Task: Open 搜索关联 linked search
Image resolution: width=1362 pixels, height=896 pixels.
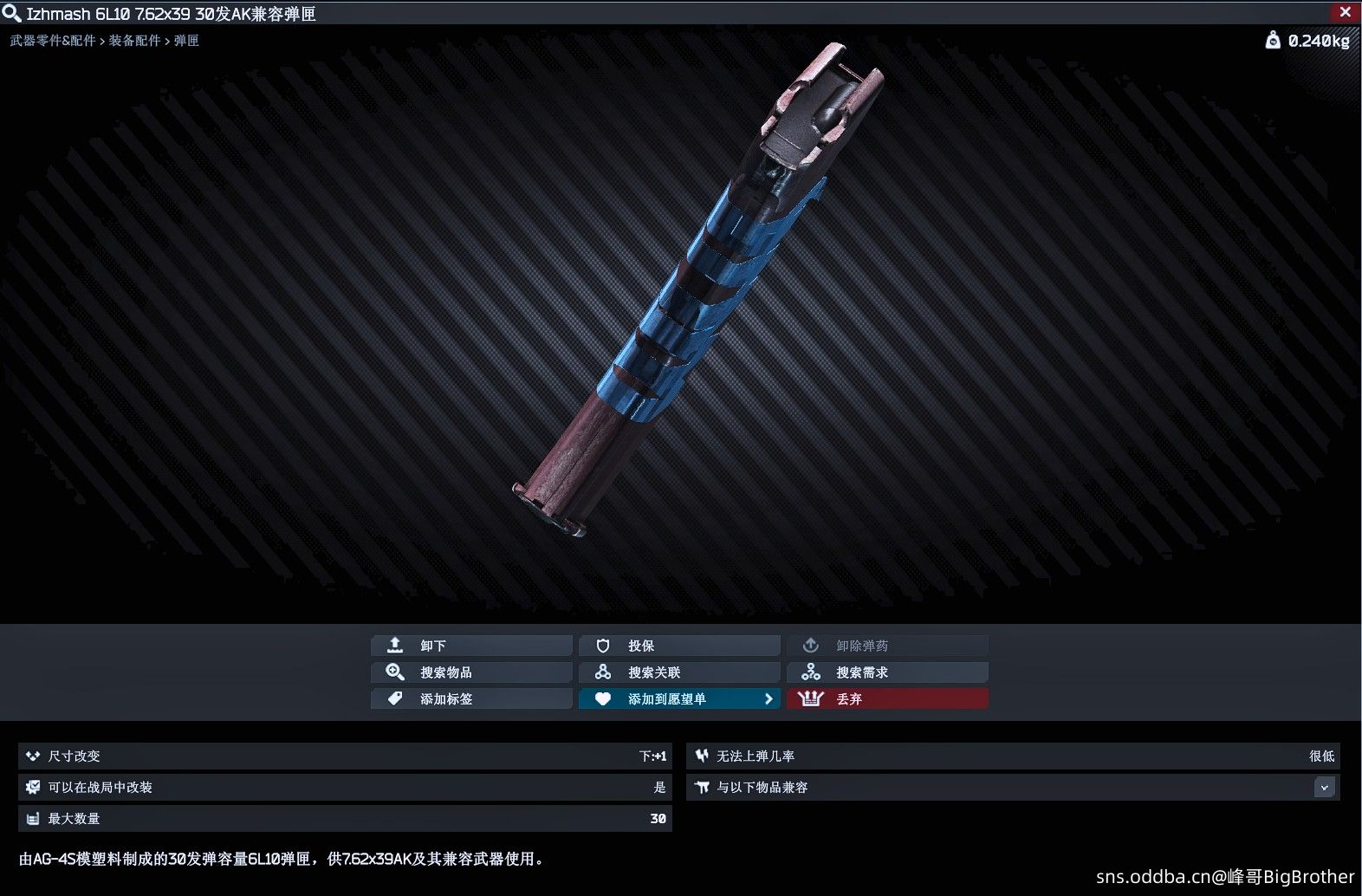Action: pos(679,672)
